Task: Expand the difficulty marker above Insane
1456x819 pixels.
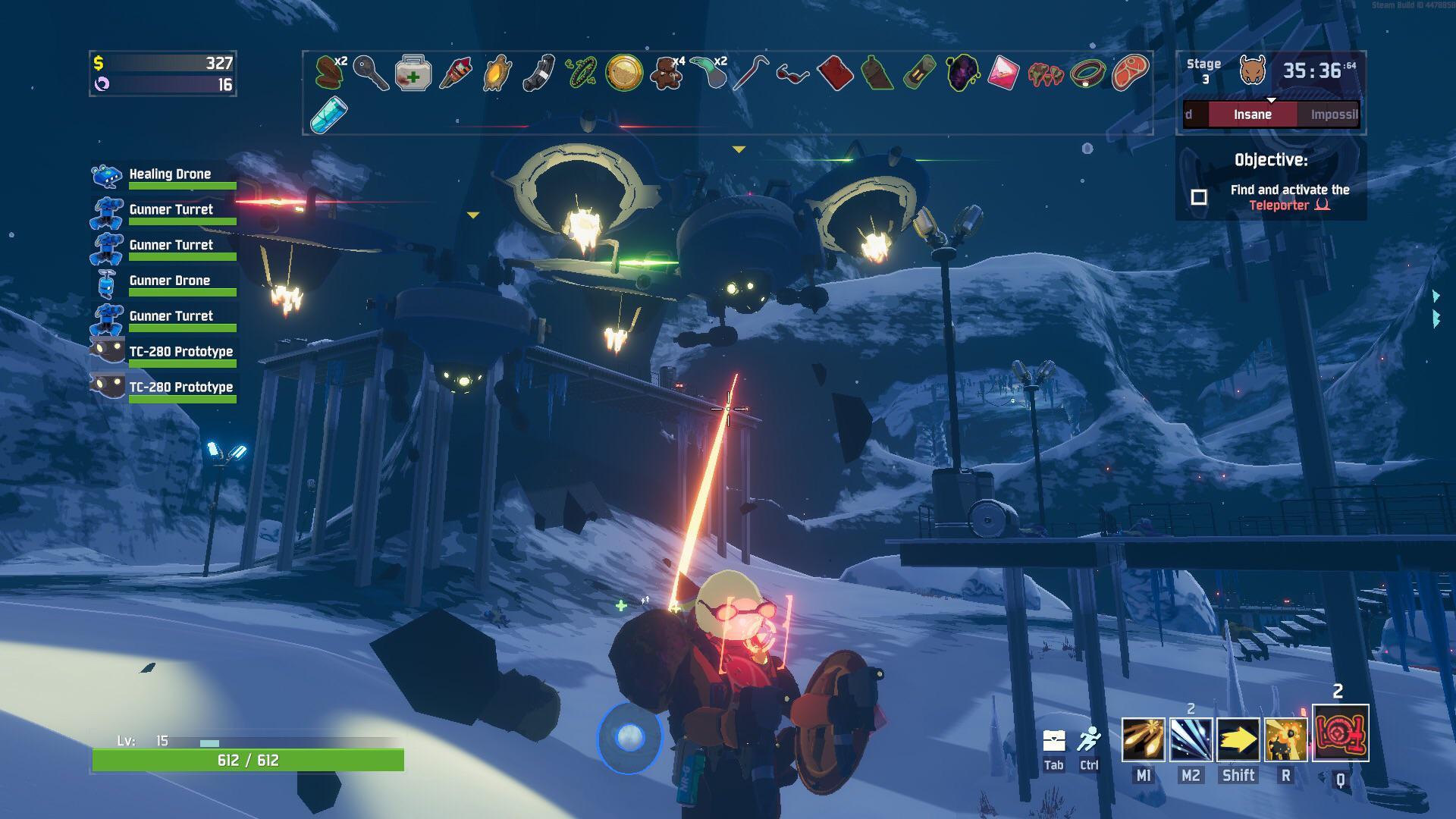Action: 1272,99
